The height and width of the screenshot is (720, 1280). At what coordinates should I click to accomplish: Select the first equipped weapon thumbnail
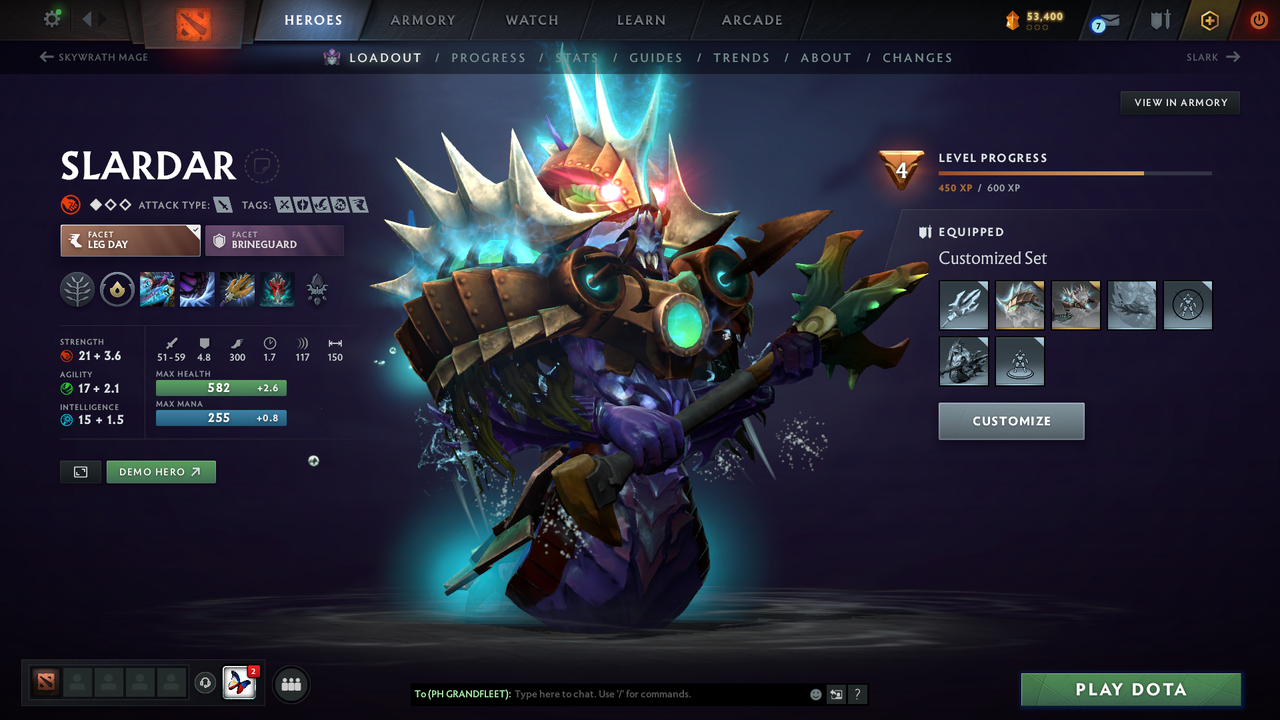click(962, 305)
